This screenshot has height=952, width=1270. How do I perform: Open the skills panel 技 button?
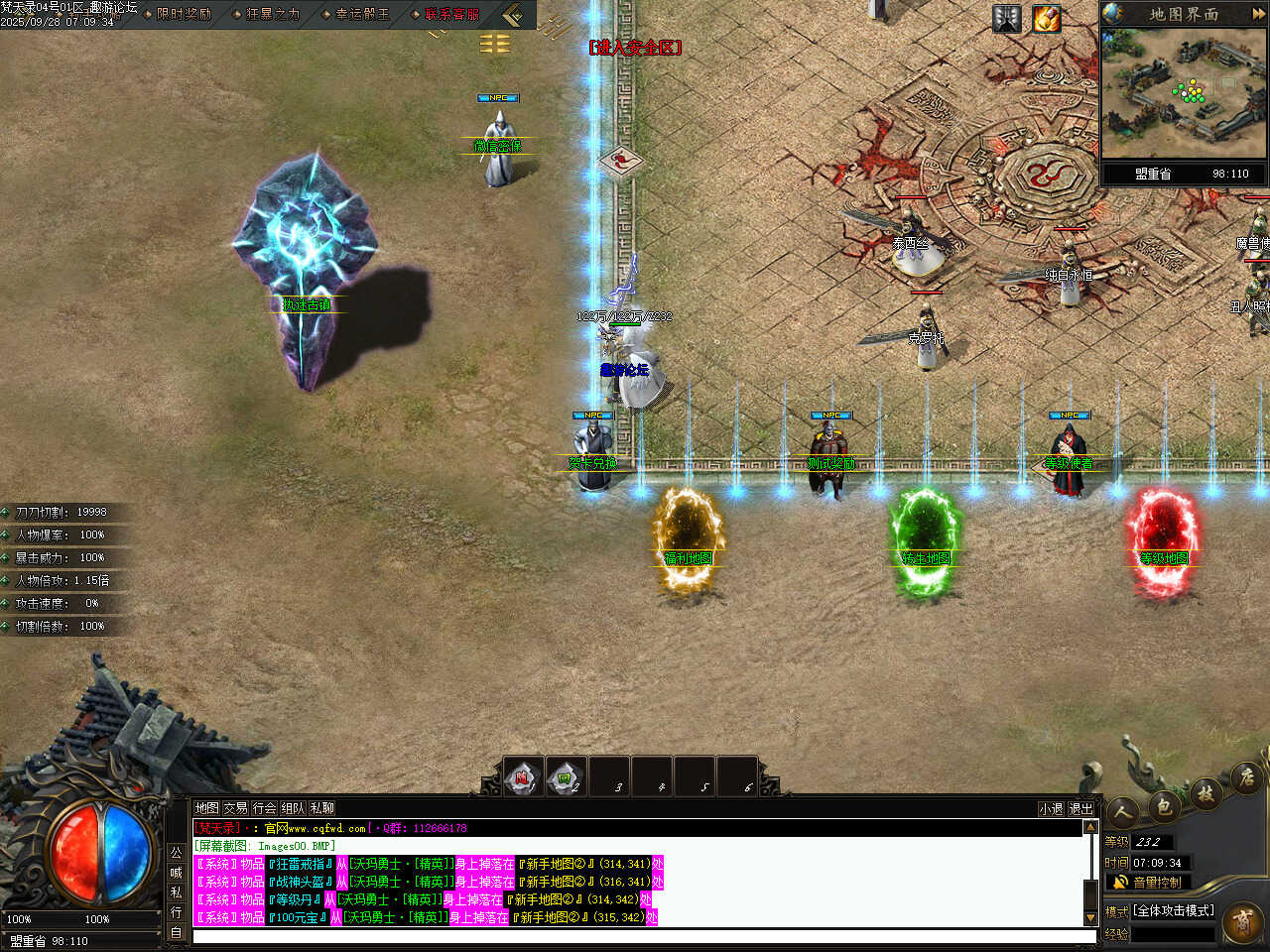tap(1206, 792)
